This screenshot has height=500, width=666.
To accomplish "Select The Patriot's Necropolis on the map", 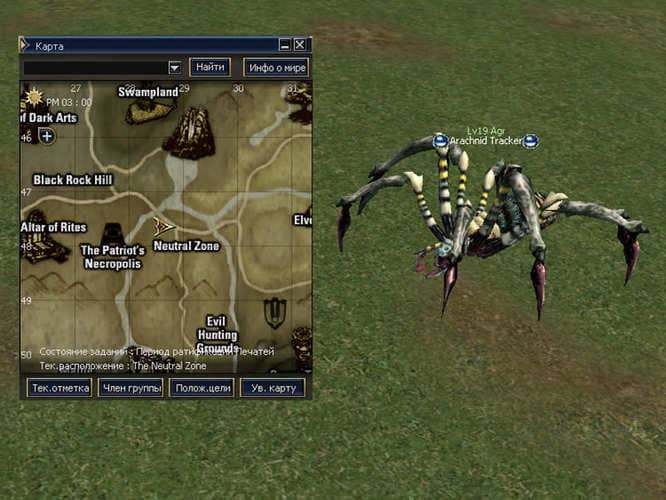I will (111, 257).
